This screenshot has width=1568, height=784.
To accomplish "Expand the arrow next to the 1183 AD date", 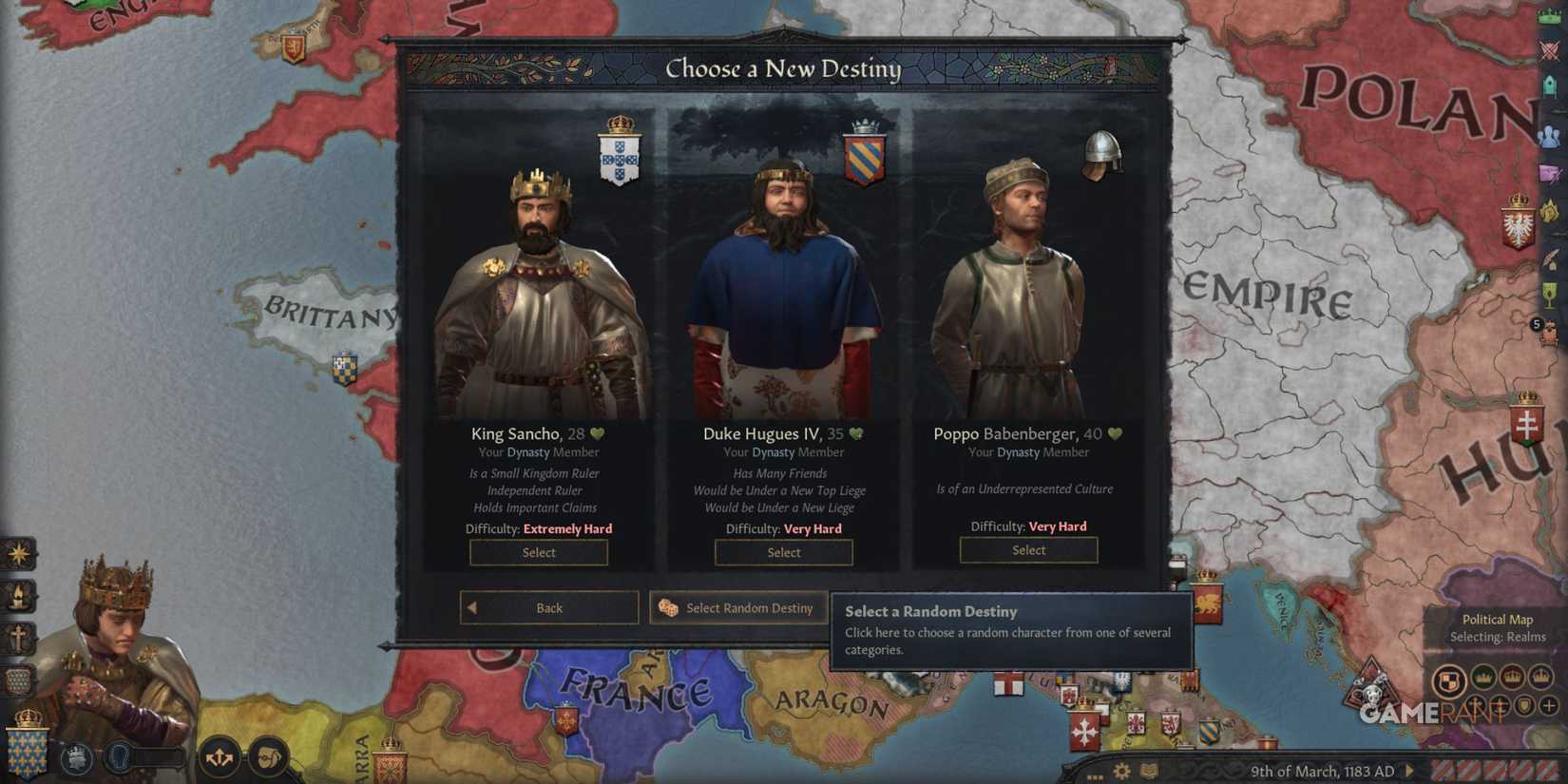I will [1409, 770].
